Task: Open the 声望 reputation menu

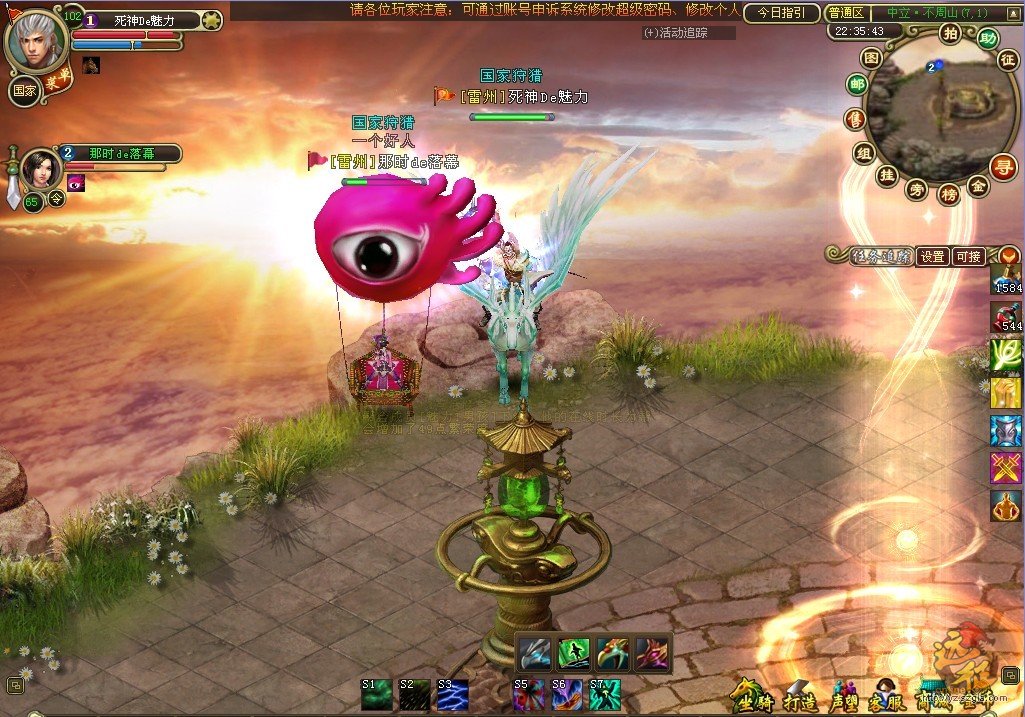Action: coord(843,697)
